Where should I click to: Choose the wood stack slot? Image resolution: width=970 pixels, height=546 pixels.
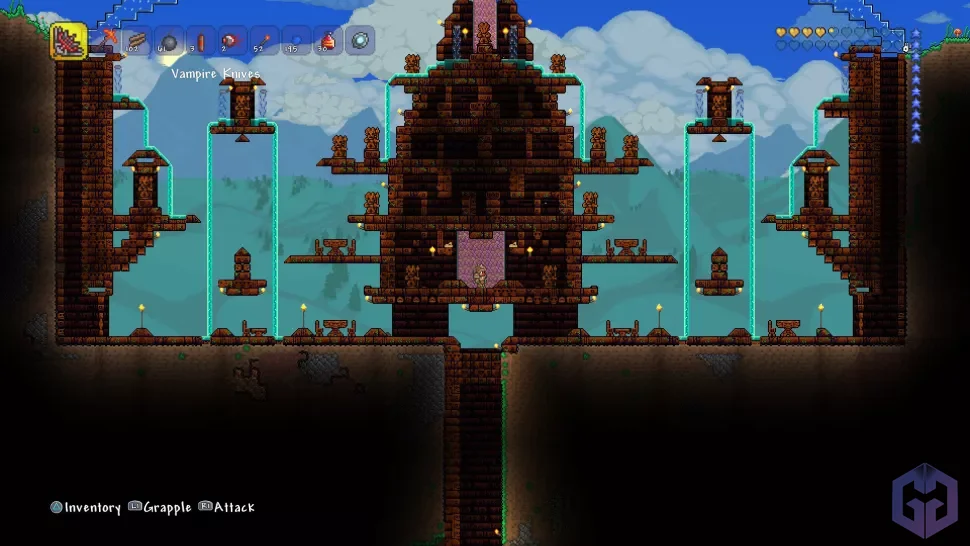137,41
